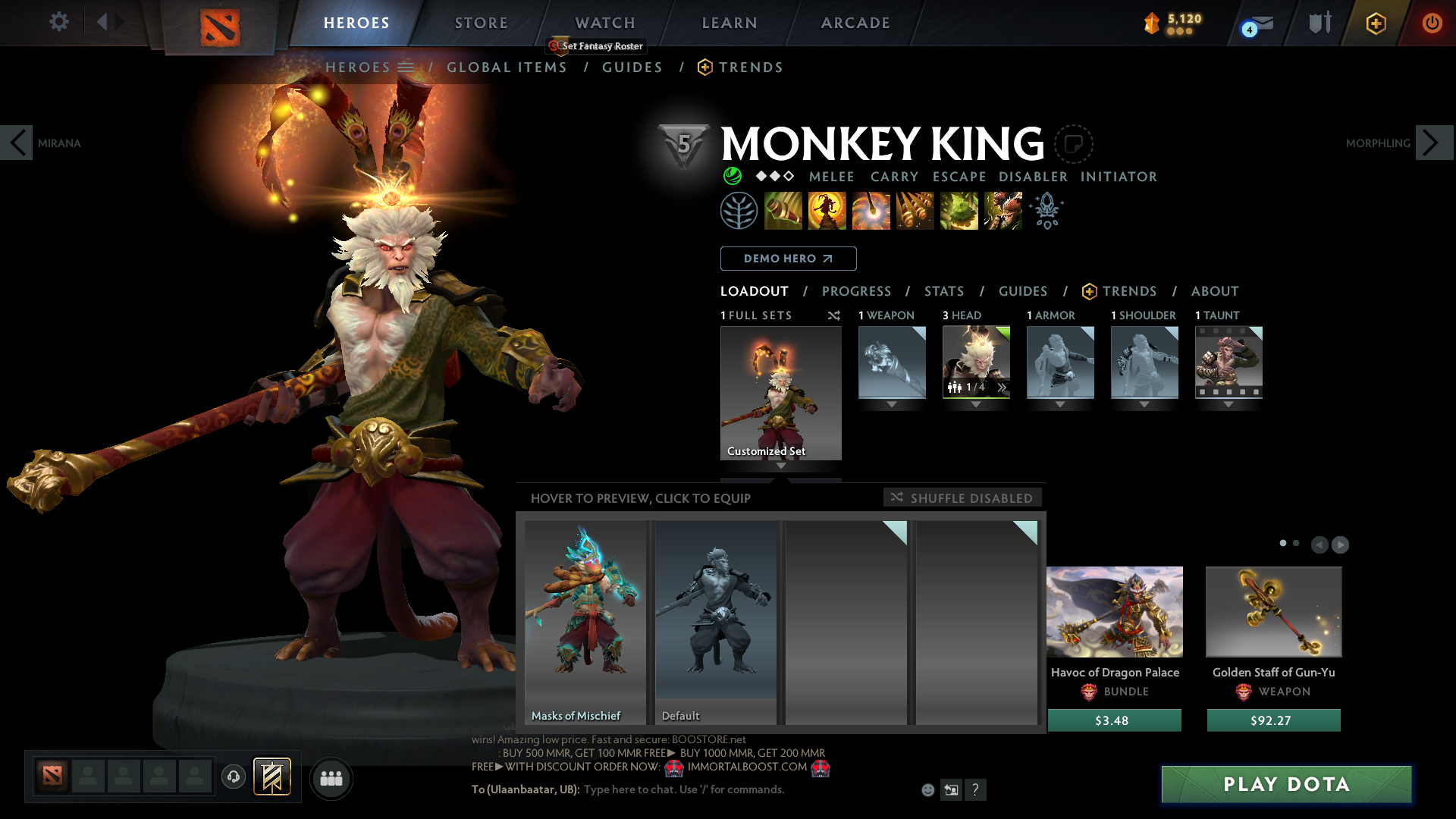Open the hamburger menu next to HEROES breadcrumb
This screenshot has width=1456, height=819.
tap(407, 67)
